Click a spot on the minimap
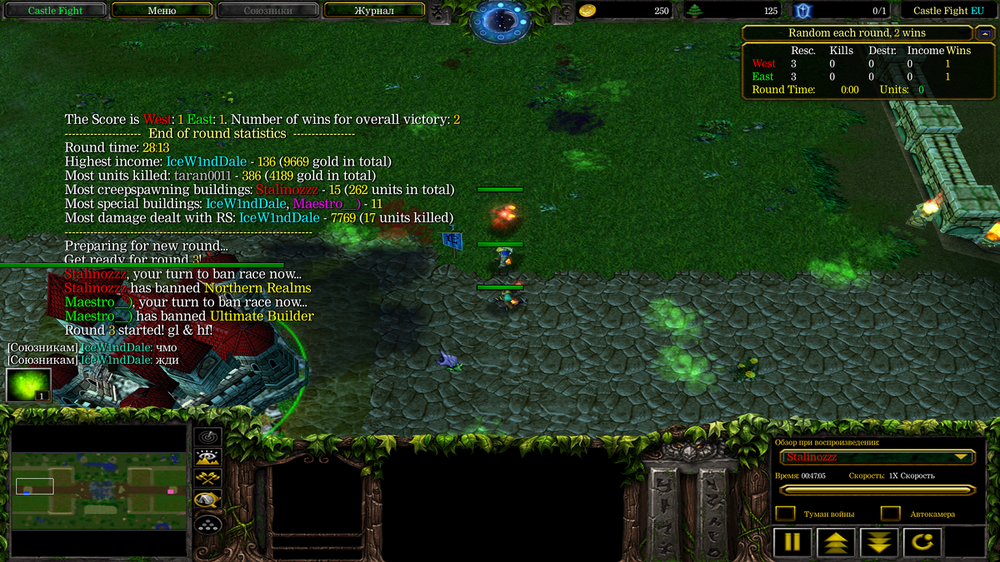The height and width of the screenshot is (562, 1000). point(100,490)
